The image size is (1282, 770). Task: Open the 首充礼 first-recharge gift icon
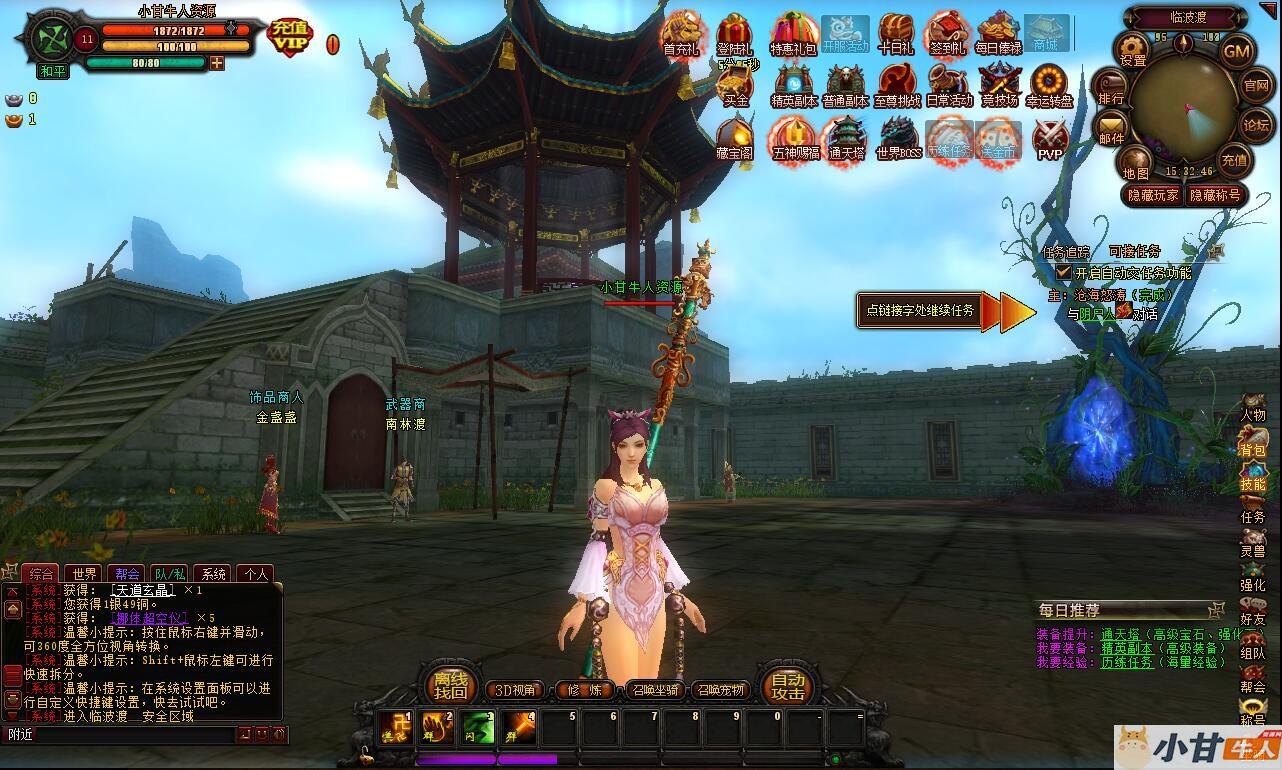pos(681,34)
